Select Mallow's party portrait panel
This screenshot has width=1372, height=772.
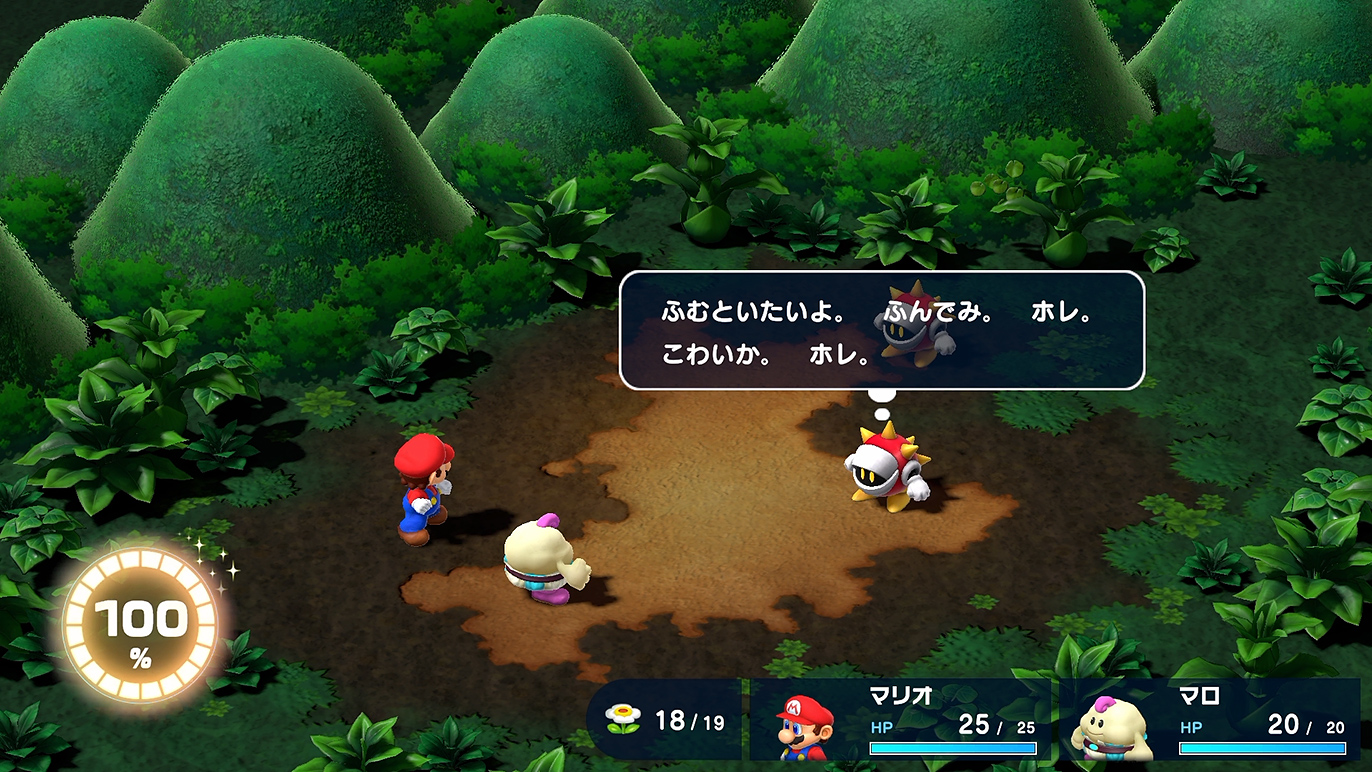pyautogui.click(x=1208, y=720)
